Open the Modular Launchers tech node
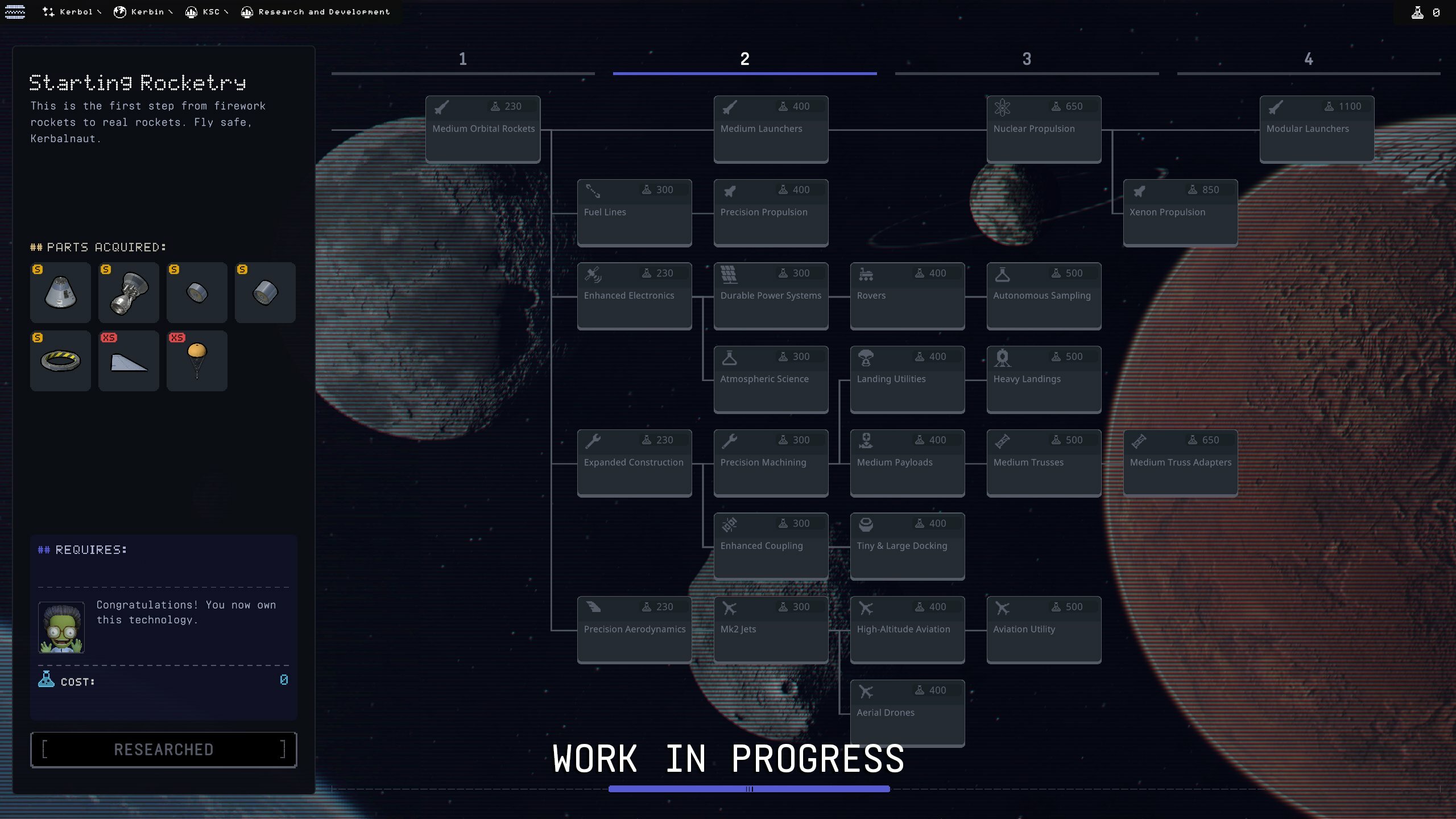This screenshot has width=1456, height=819. tap(1317, 129)
